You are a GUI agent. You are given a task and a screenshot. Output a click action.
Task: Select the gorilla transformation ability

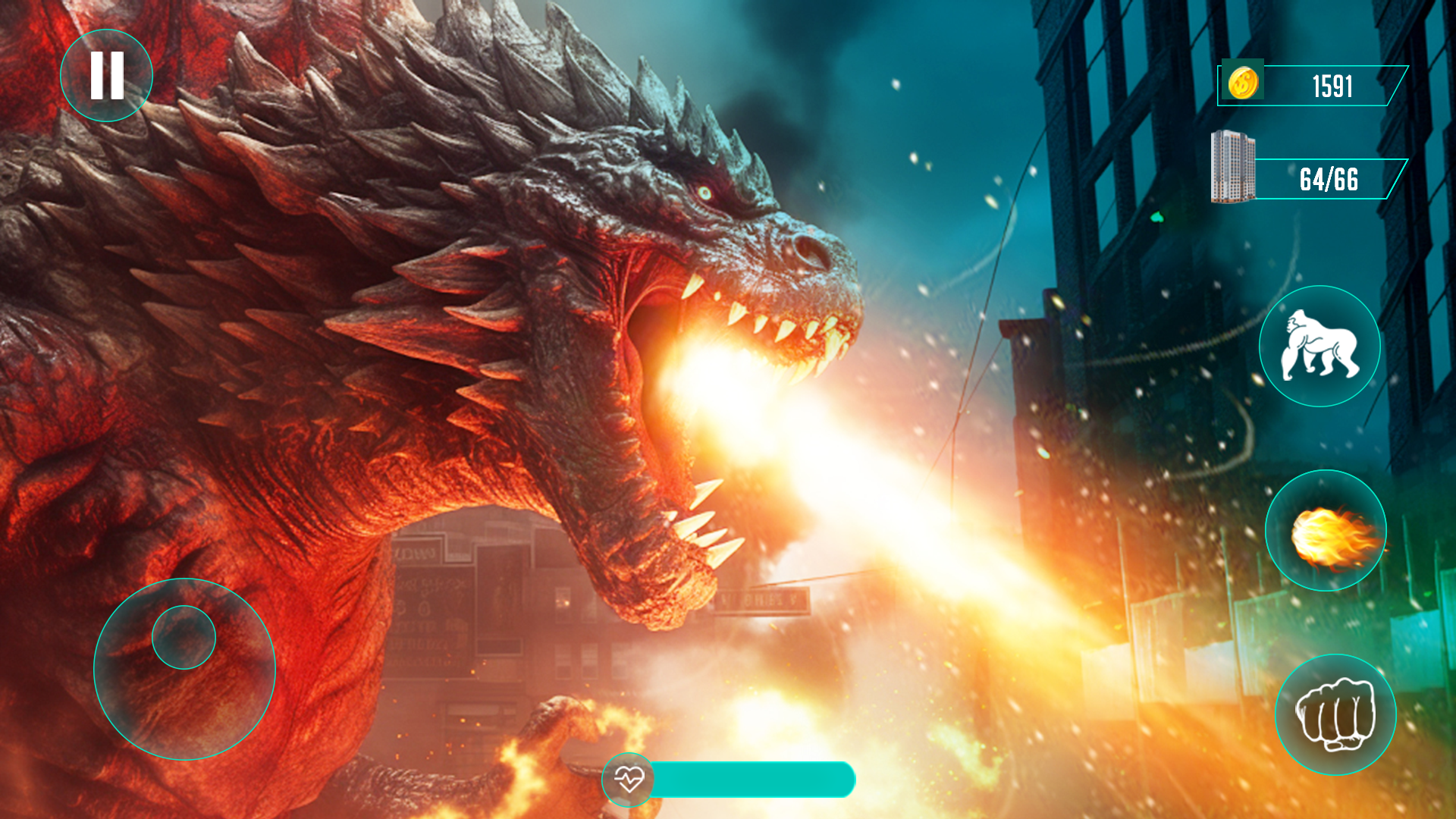click(x=1321, y=347)
